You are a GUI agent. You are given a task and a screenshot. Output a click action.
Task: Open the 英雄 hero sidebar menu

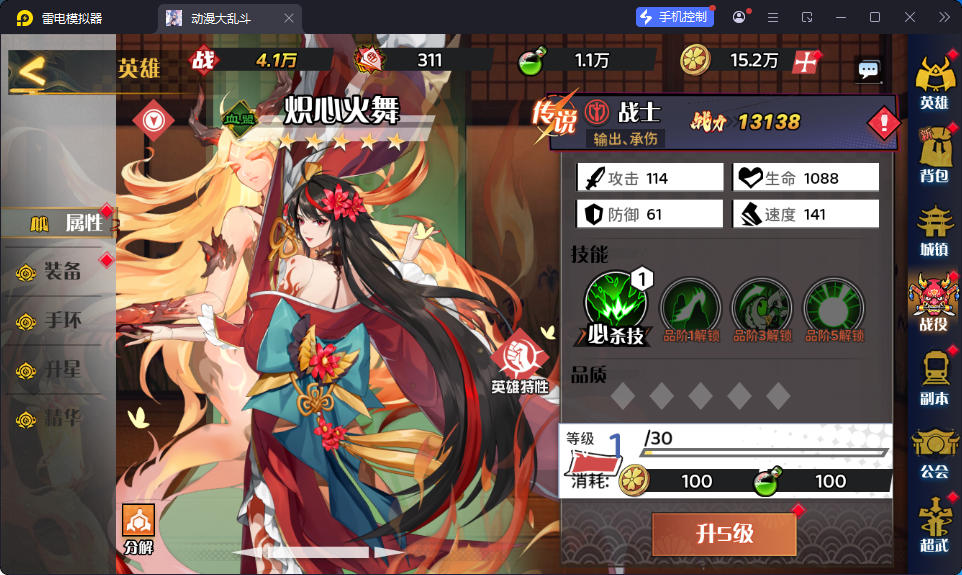(934, 83)
